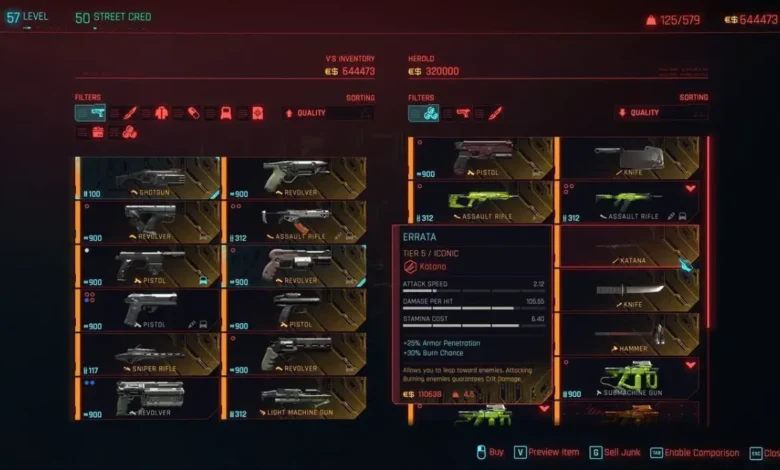Filter V's inventory by melee blade icon
This screenshot has height=470, width=780.
pos(130,113)
